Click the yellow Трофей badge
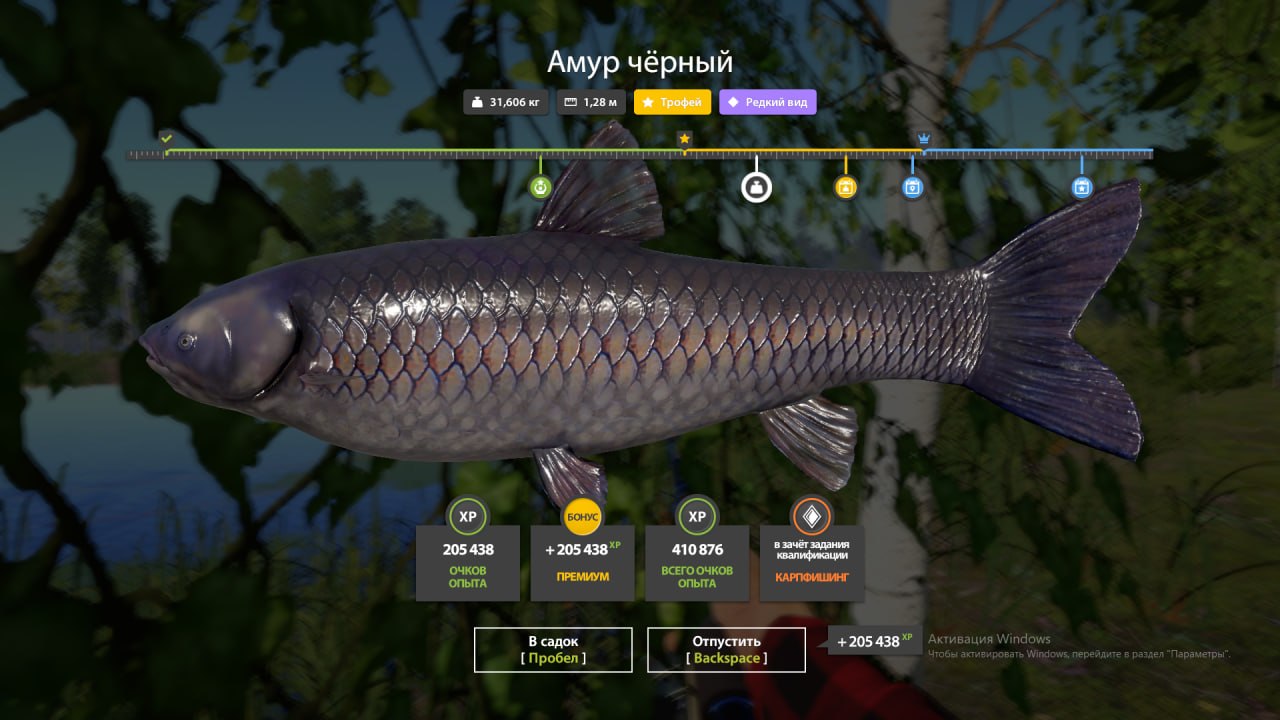This screenshot has height=720, width=1280. point(672,102)
